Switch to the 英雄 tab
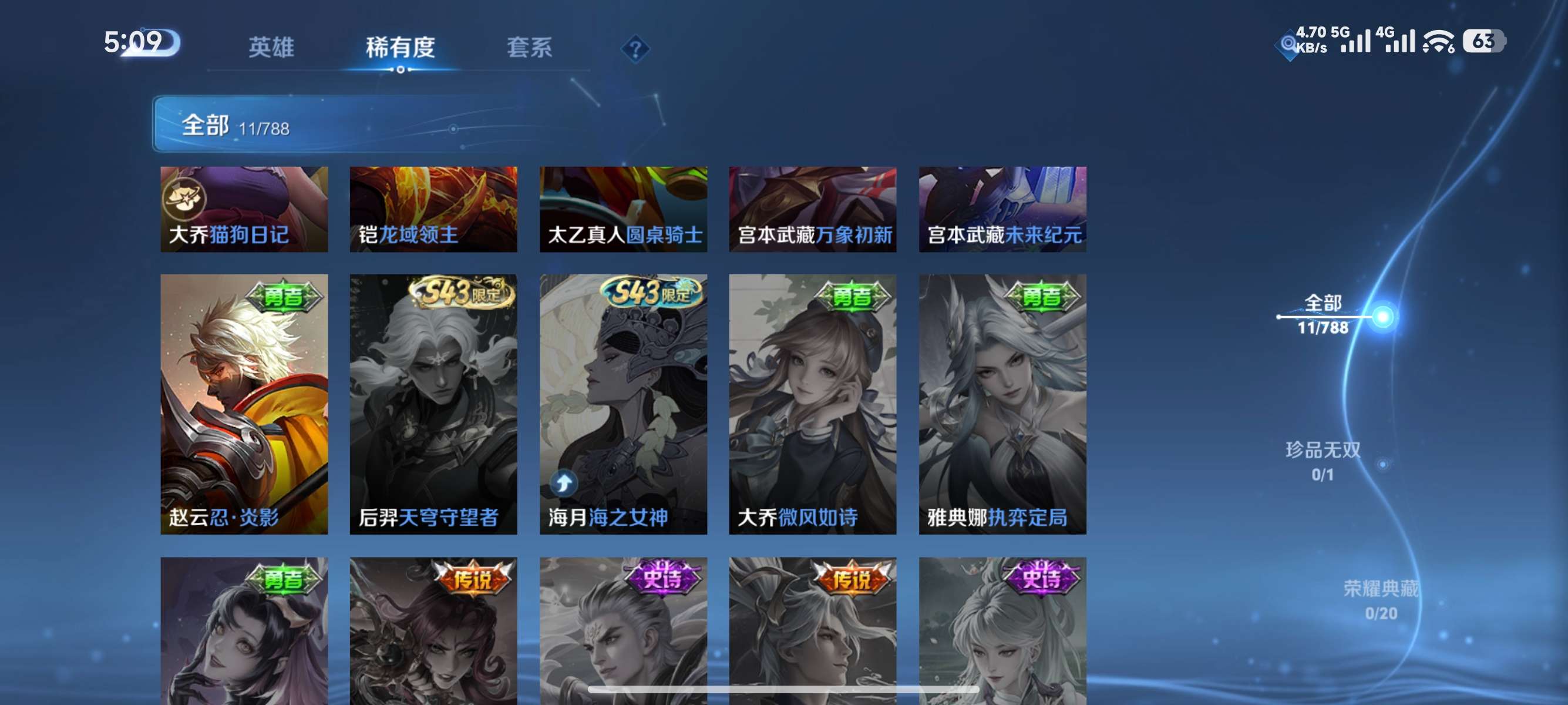This screenshot has width=1568, height=705. tap(271, 48)
